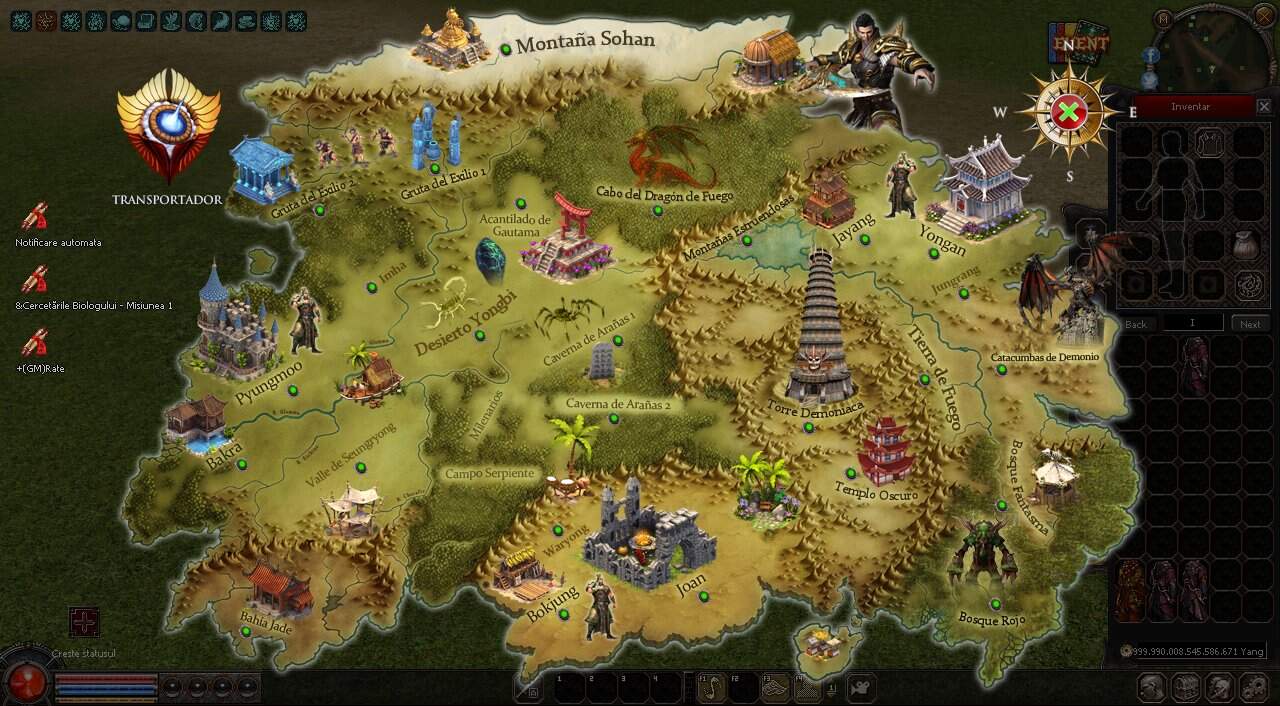Close the transporter map with the red X
The image size is (1280, 706).
click(1069, 112)
